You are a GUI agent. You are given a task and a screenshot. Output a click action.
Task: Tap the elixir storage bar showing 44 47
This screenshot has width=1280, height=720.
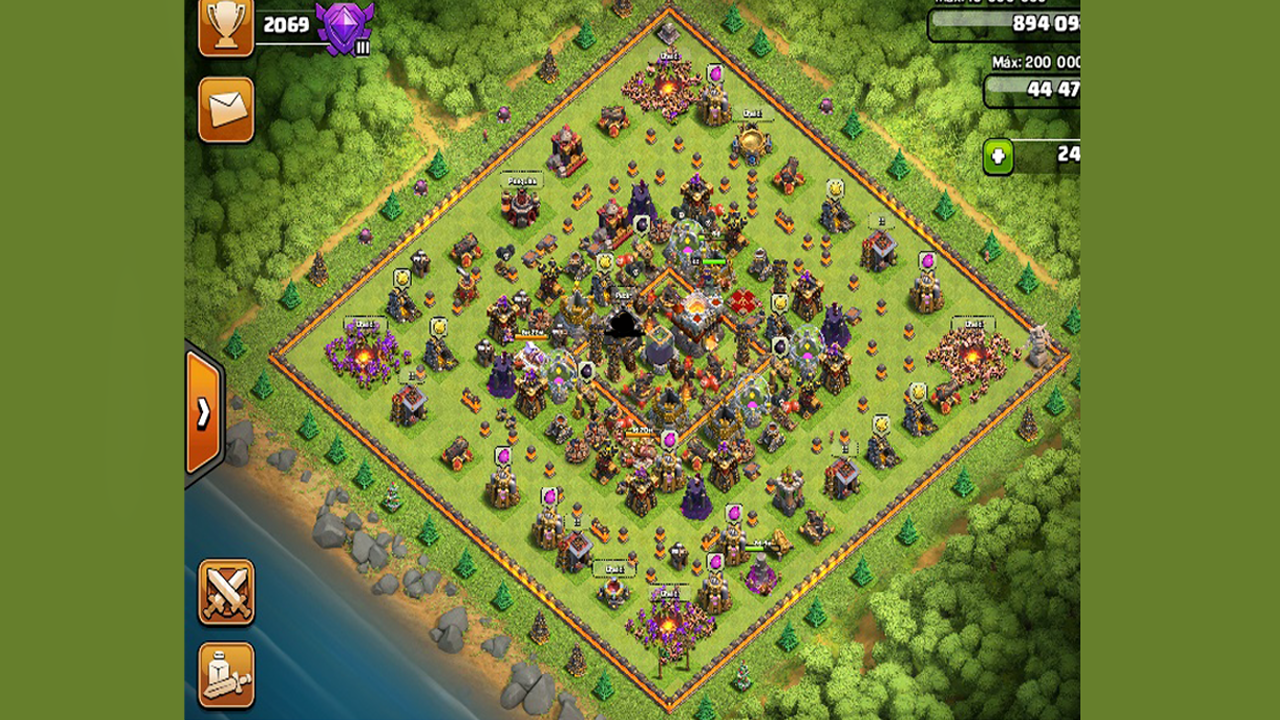point(1035,90)
